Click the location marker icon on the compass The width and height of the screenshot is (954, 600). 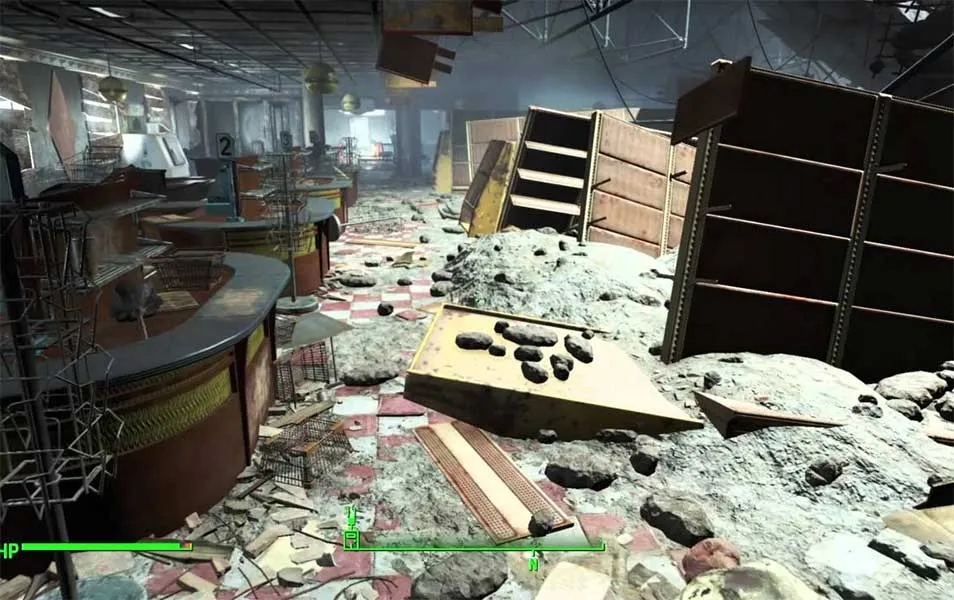351,540
